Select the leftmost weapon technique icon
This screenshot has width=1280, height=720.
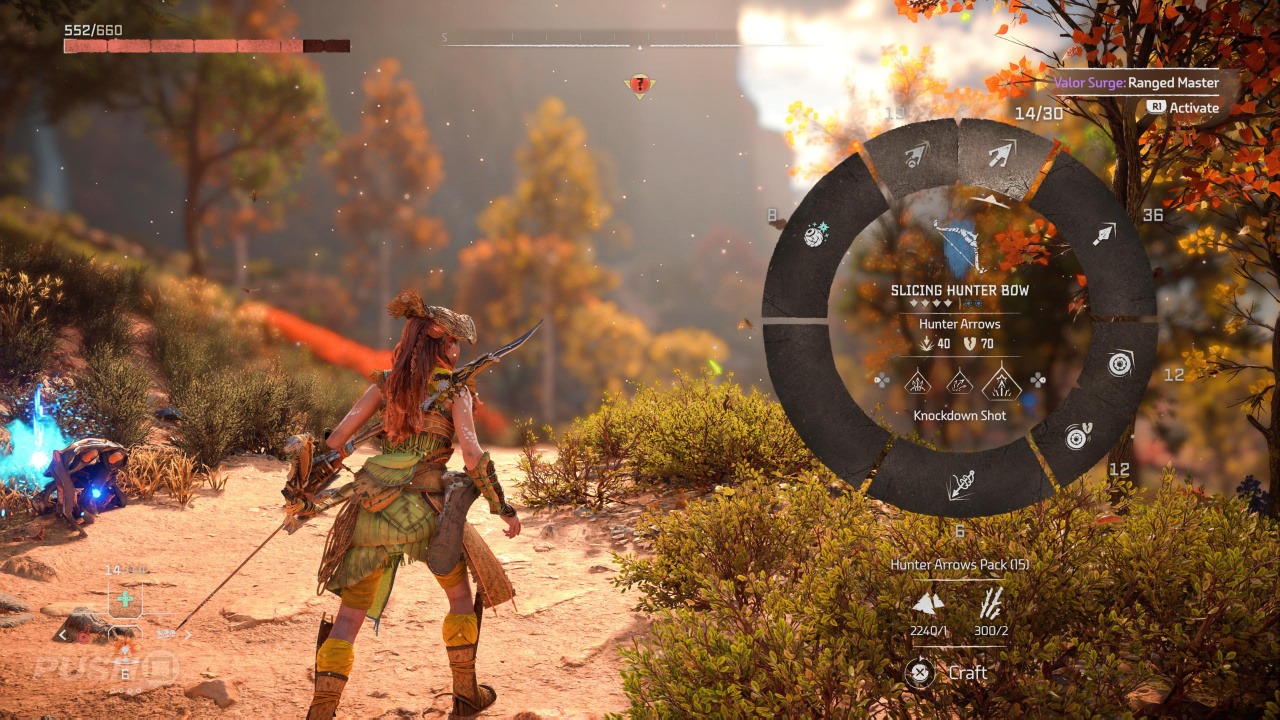(917, 382)
